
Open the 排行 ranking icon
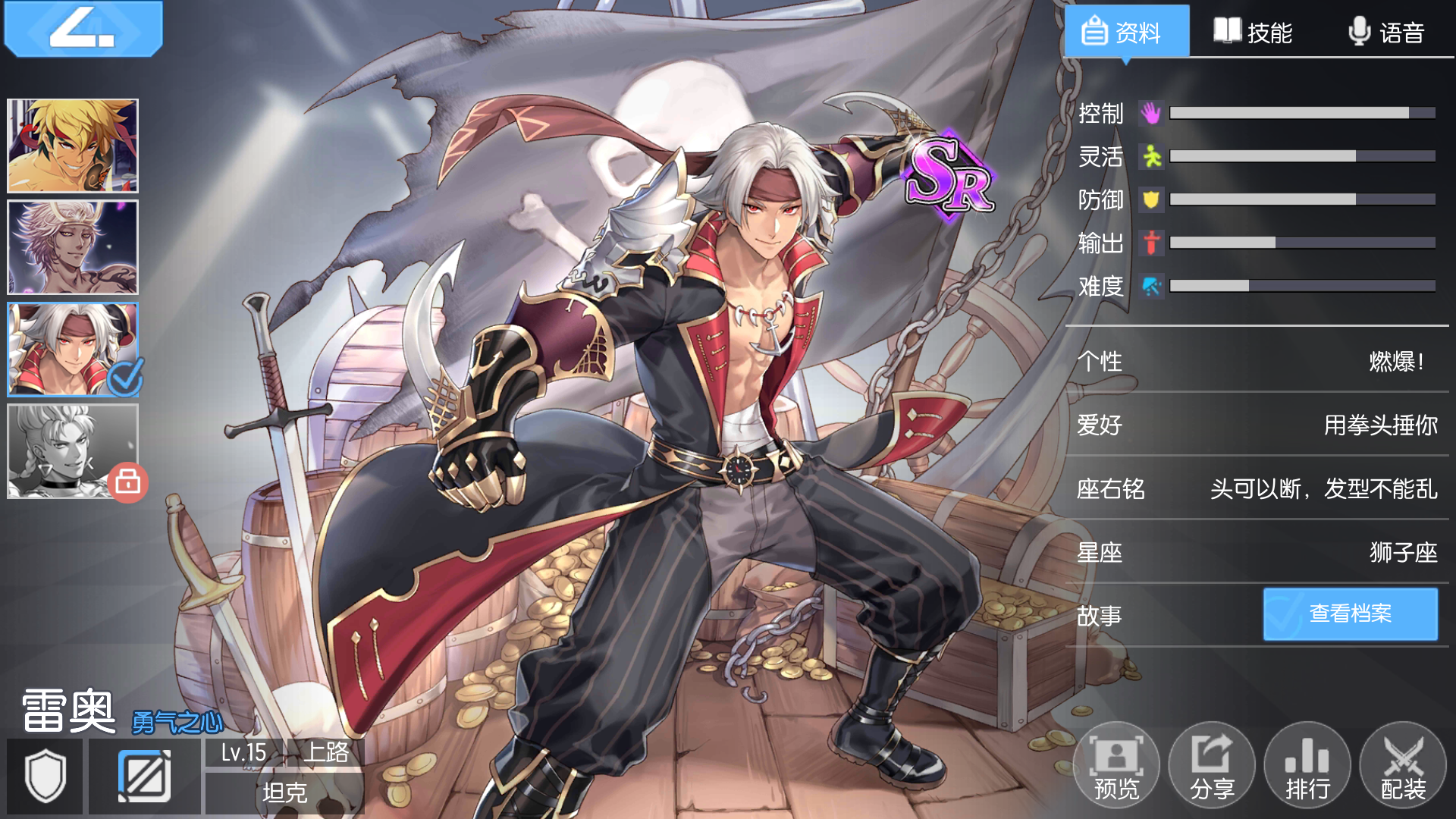[x=1307, y=766]
